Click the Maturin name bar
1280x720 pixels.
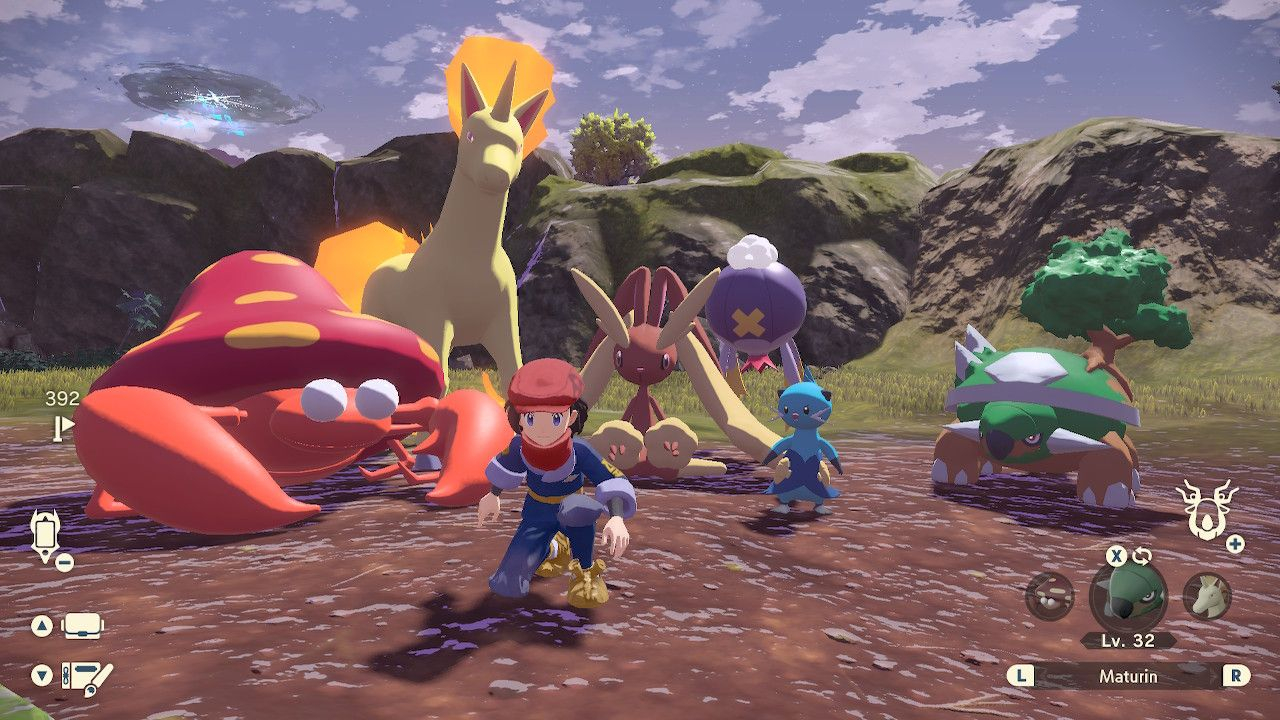[1128, 676]
